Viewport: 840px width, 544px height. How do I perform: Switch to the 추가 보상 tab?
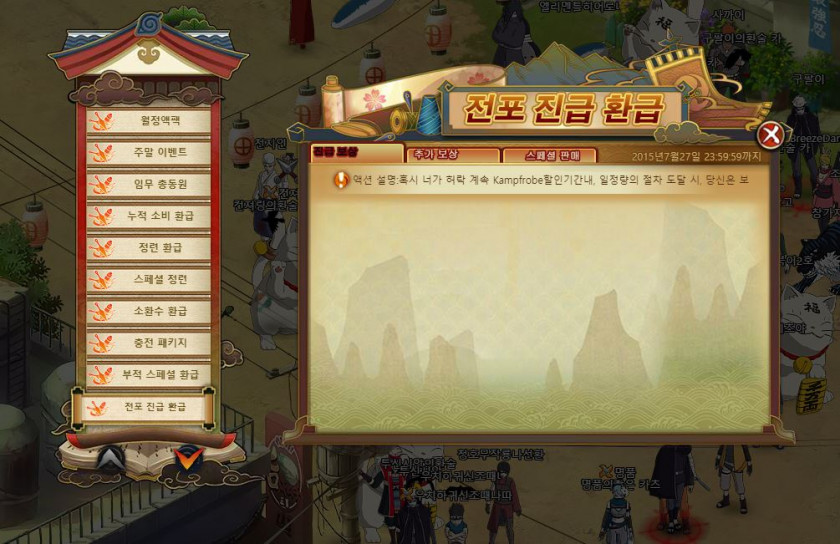(x=453, y=155)
